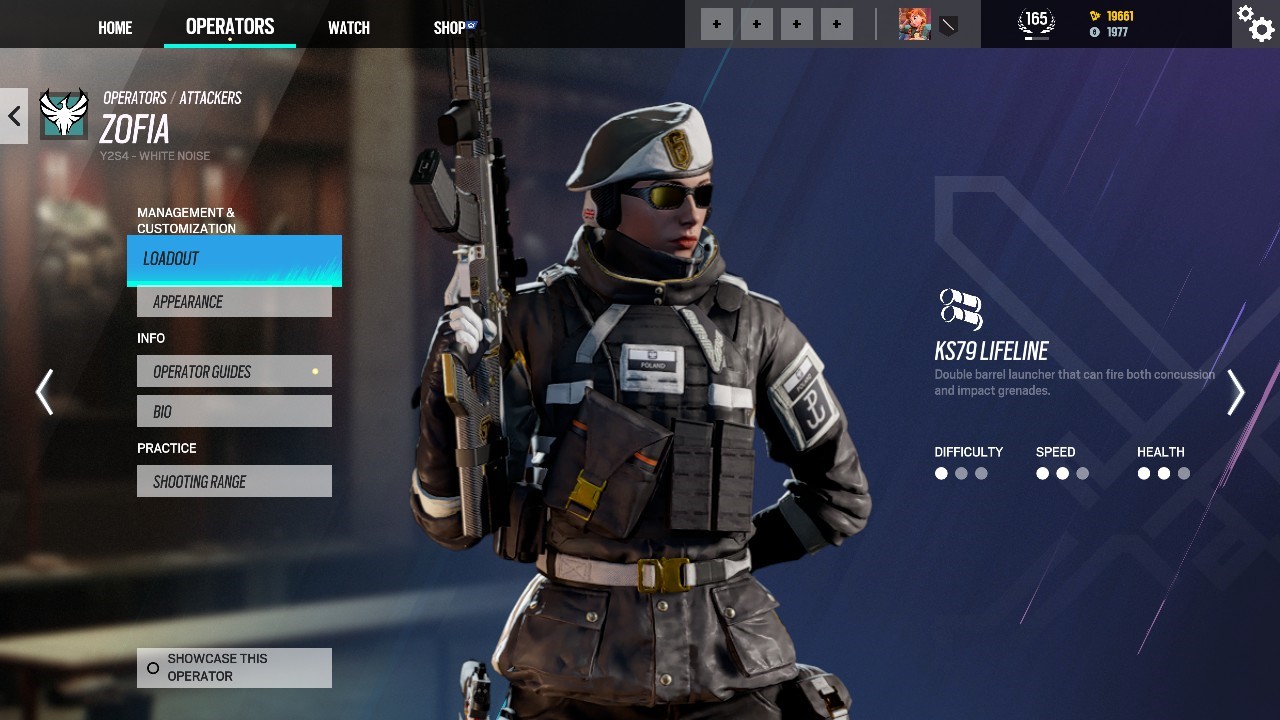Image resolution: width=1280 pixels, height=720 pixels.
Task: Switch to the Watch tab
Action: (x=348, y=27)
